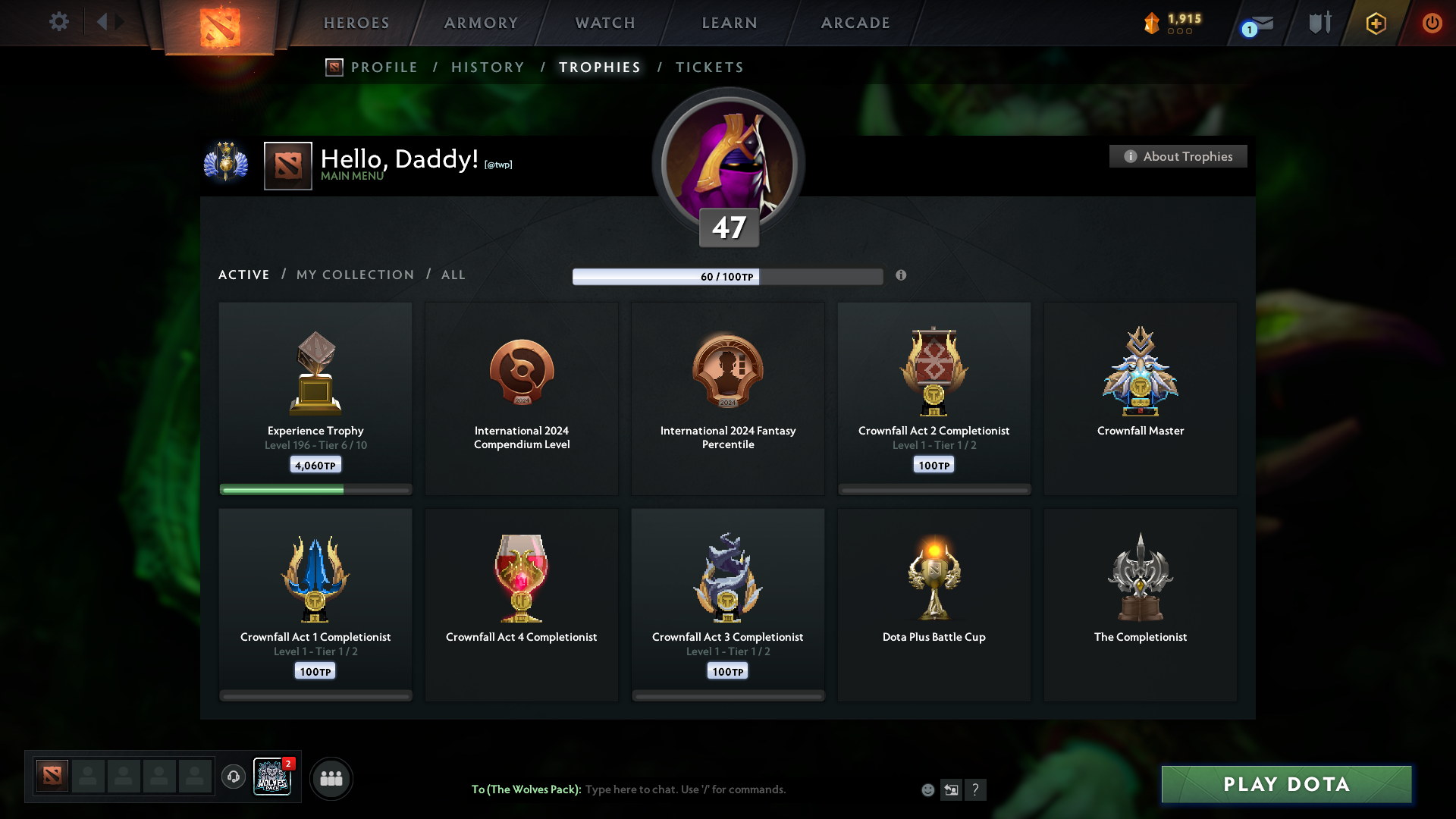Click the 60/100TP progress bar

tap(727, 276)
